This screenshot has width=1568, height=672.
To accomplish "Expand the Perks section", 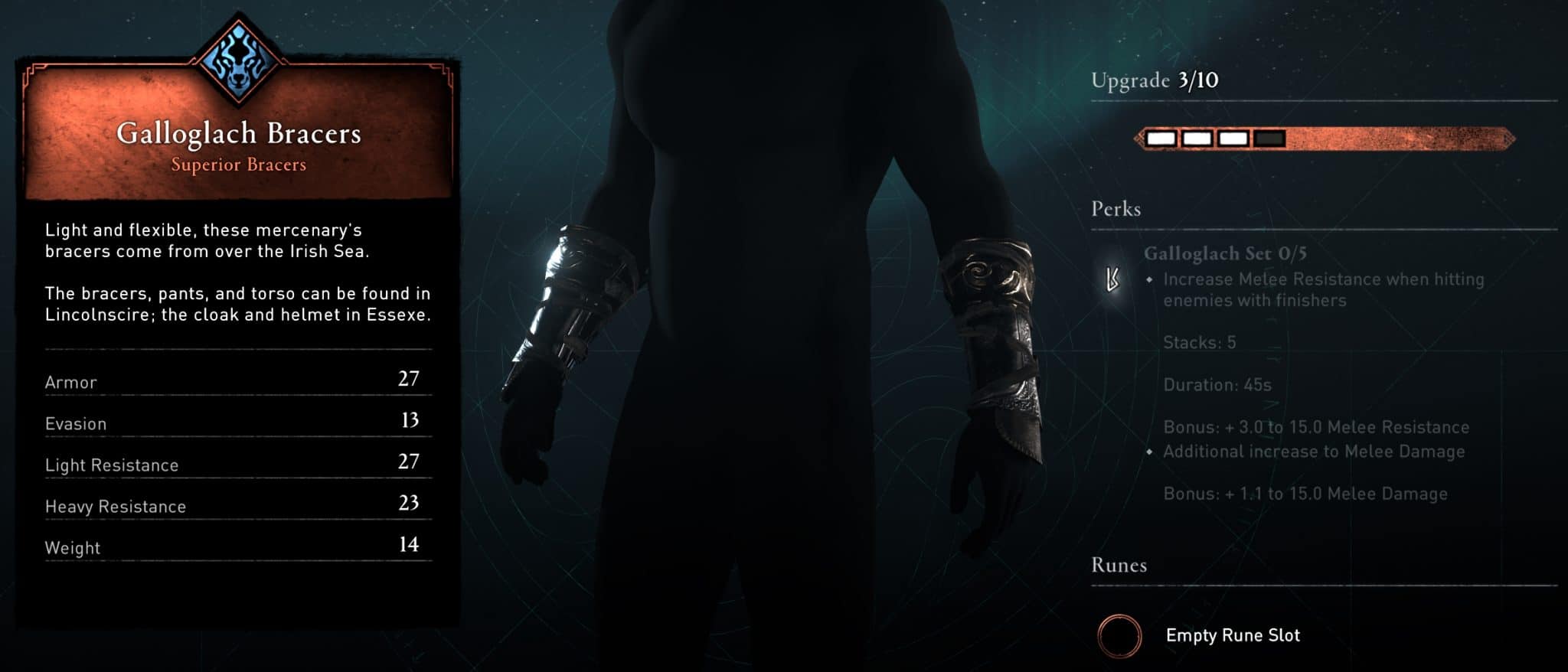I will tap(1117, 209).
